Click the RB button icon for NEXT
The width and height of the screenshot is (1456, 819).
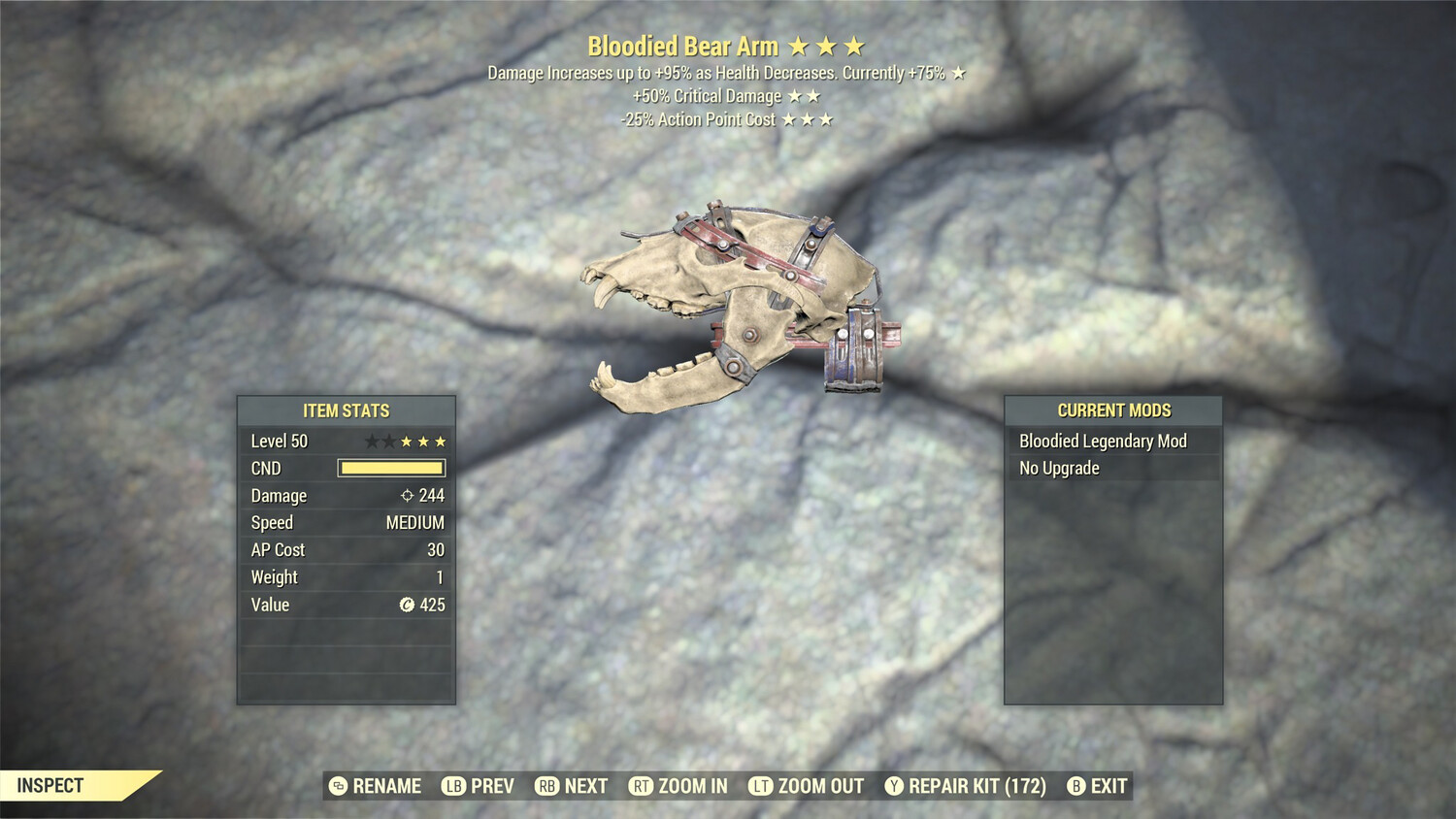click(546, 786)
